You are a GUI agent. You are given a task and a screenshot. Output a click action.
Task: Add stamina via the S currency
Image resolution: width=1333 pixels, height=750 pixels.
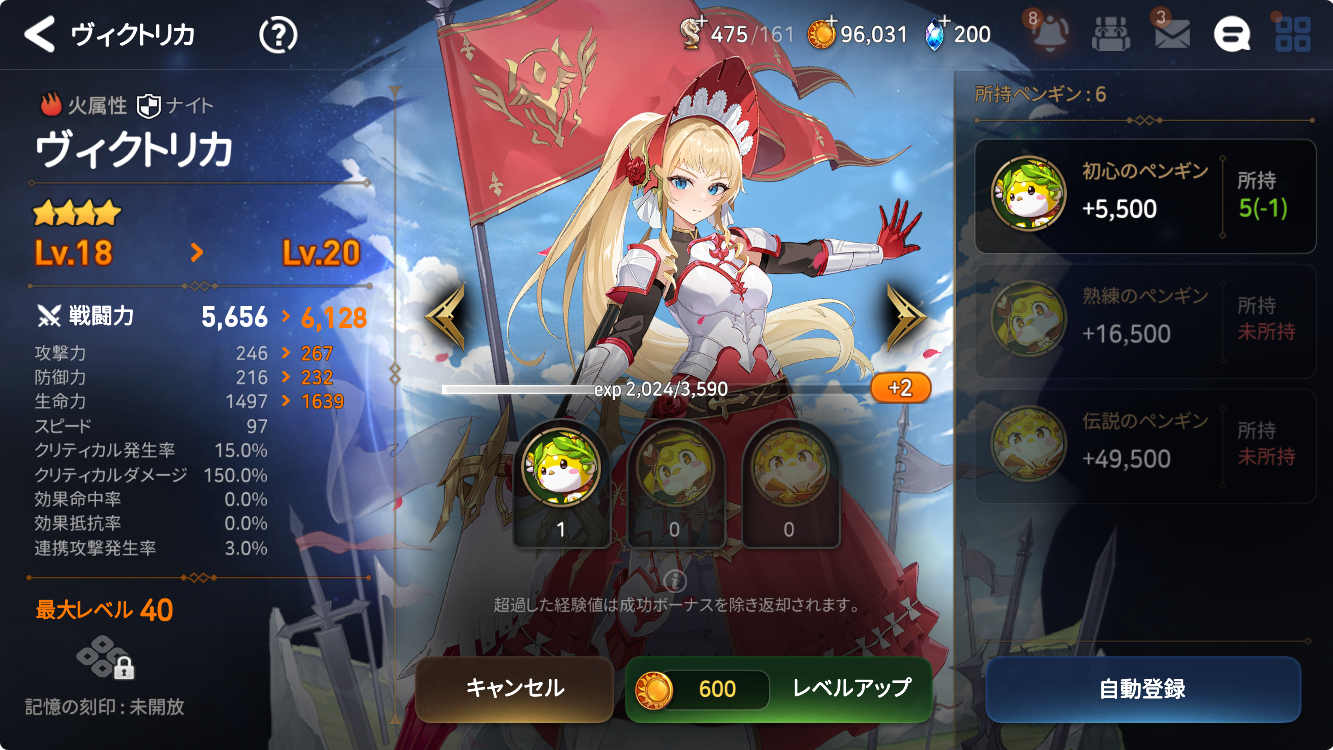[692, 34]
